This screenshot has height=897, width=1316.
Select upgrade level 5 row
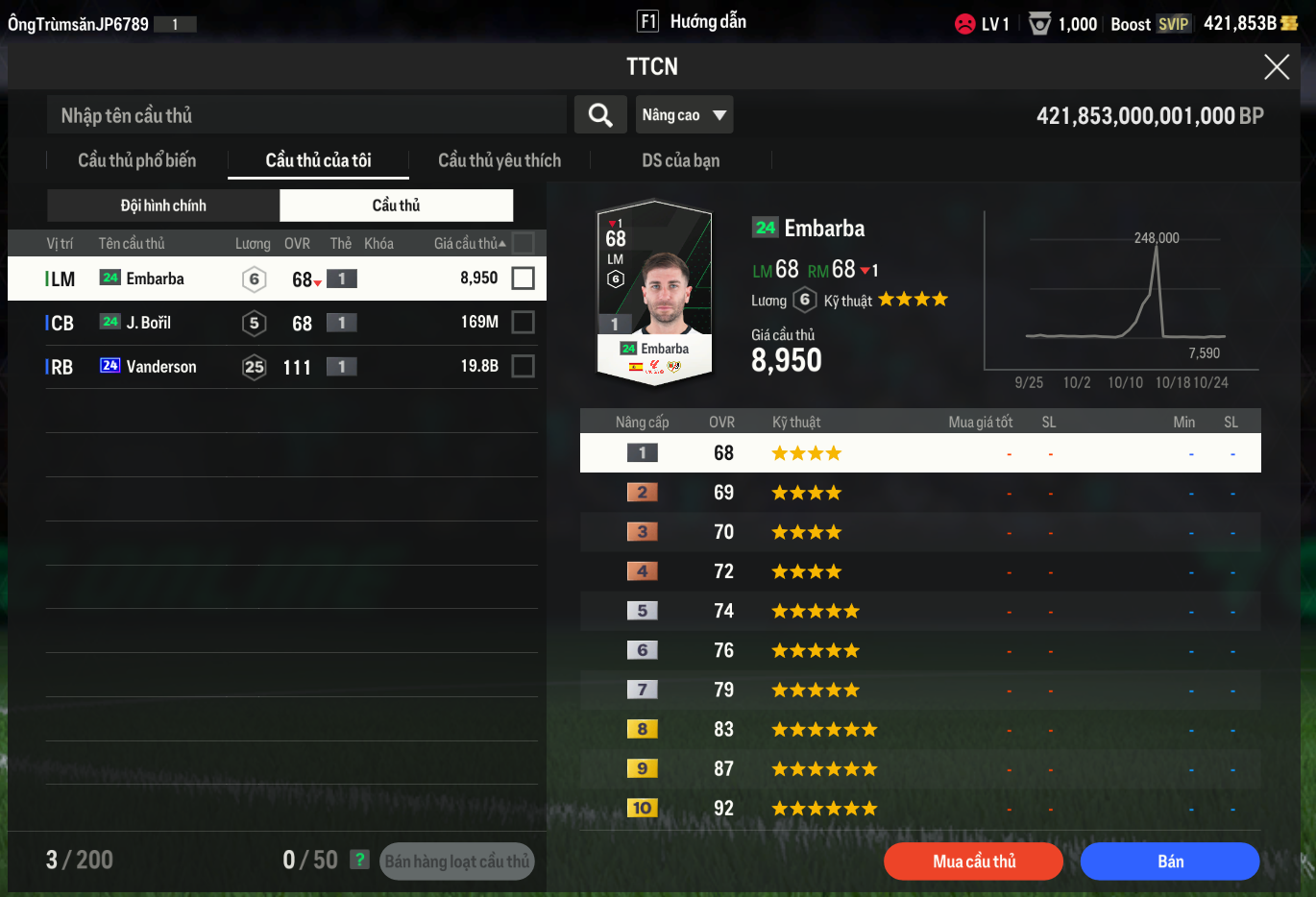[x=920, y=611]
